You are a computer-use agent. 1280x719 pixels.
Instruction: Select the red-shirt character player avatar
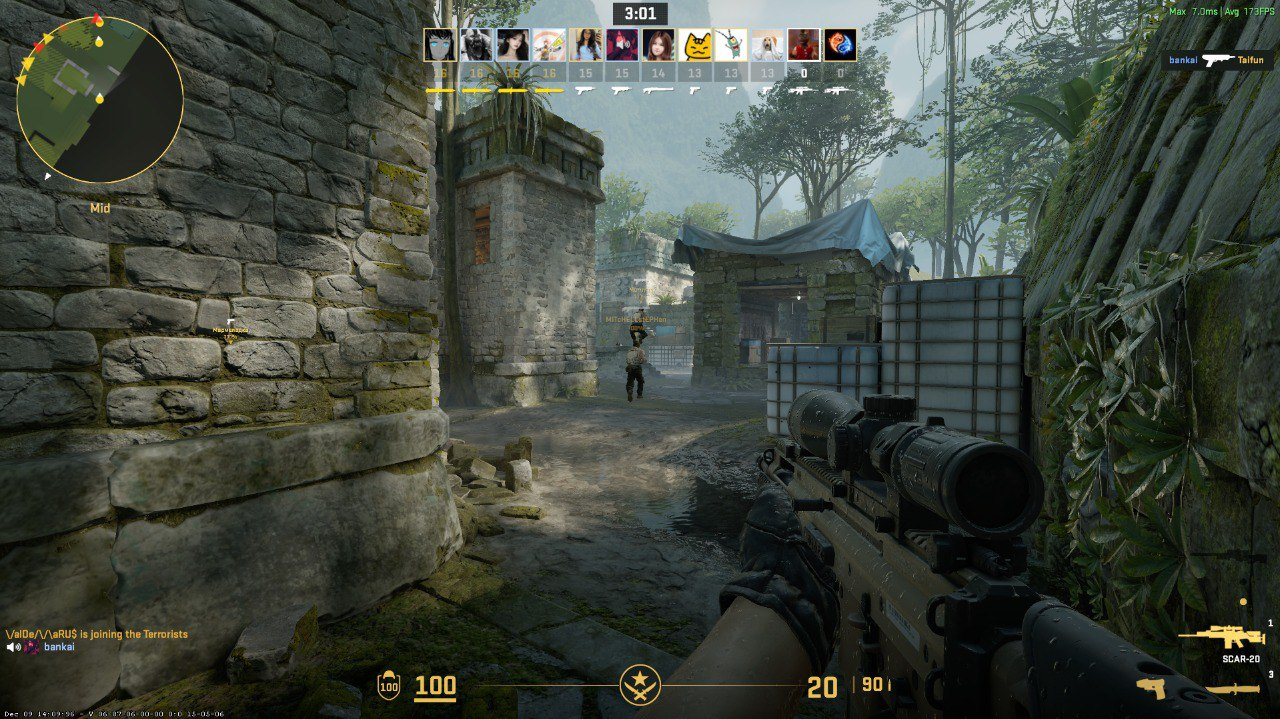(x=803, y=45)
